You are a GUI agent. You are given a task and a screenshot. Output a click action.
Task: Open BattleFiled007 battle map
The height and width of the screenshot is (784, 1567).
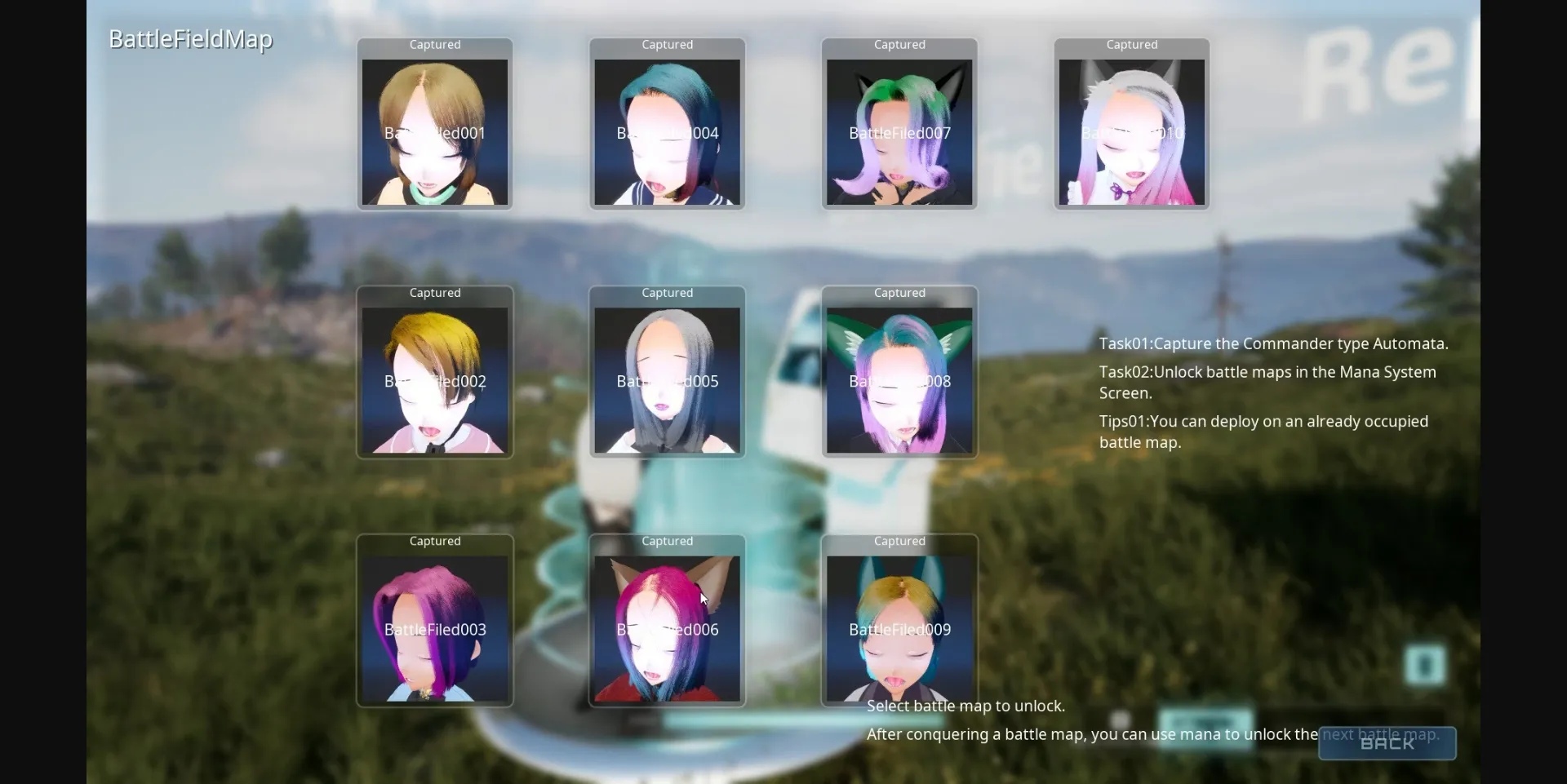(899, 132)
